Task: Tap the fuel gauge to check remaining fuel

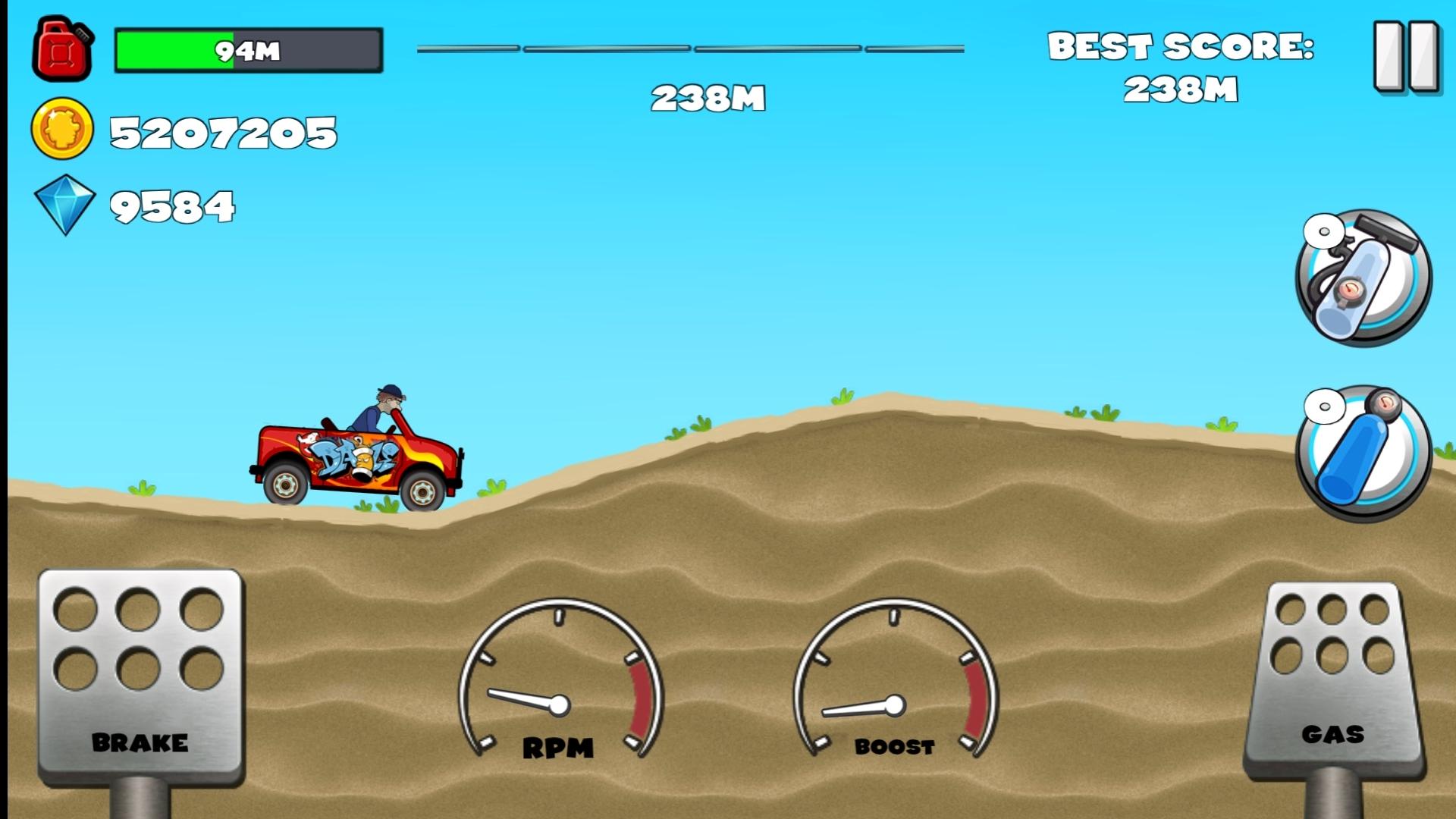Action: 246,49
